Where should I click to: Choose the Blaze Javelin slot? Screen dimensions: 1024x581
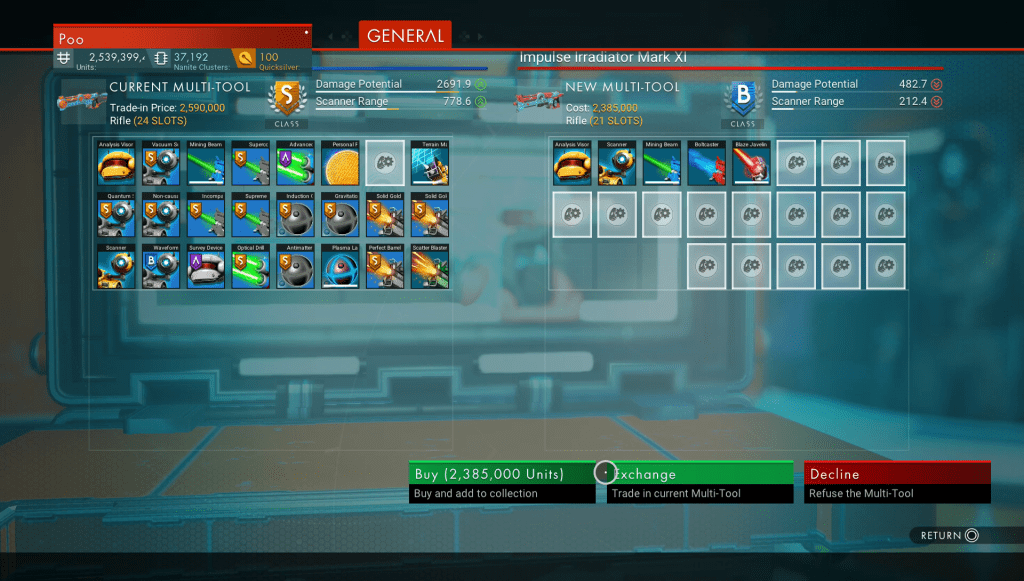point(751,162)
